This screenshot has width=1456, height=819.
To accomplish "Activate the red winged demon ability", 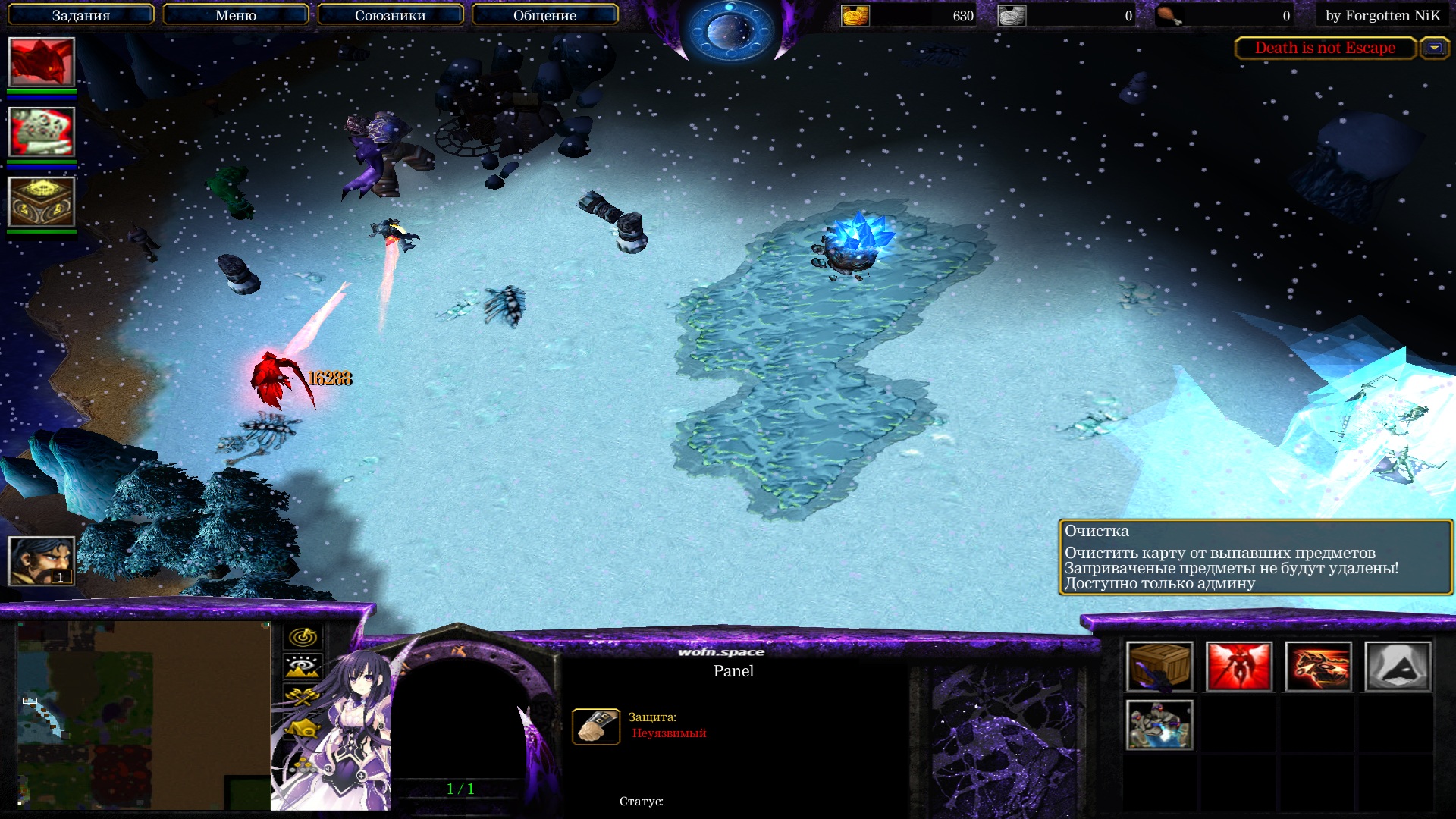I will (x=1238, y=667).
